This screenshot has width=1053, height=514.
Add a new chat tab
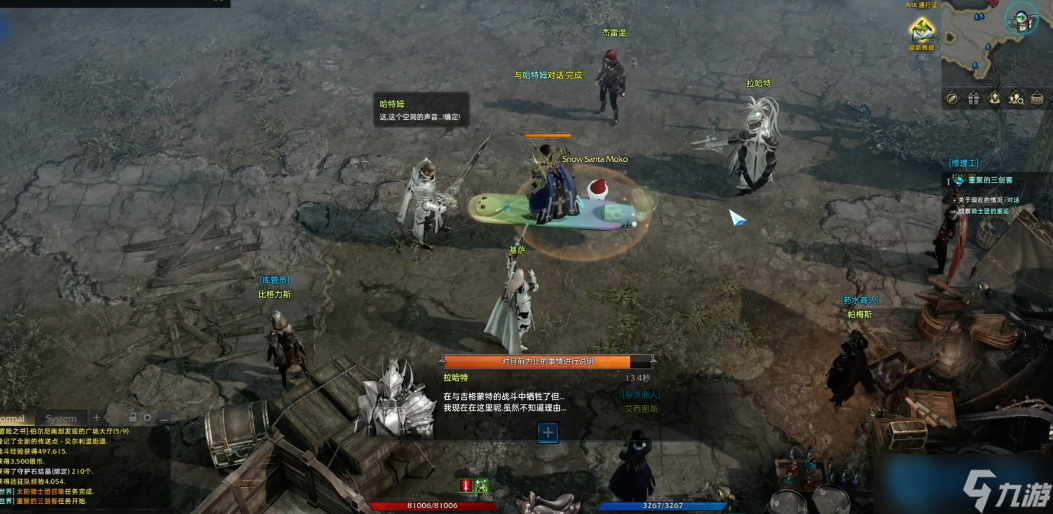tap(97, 417)
